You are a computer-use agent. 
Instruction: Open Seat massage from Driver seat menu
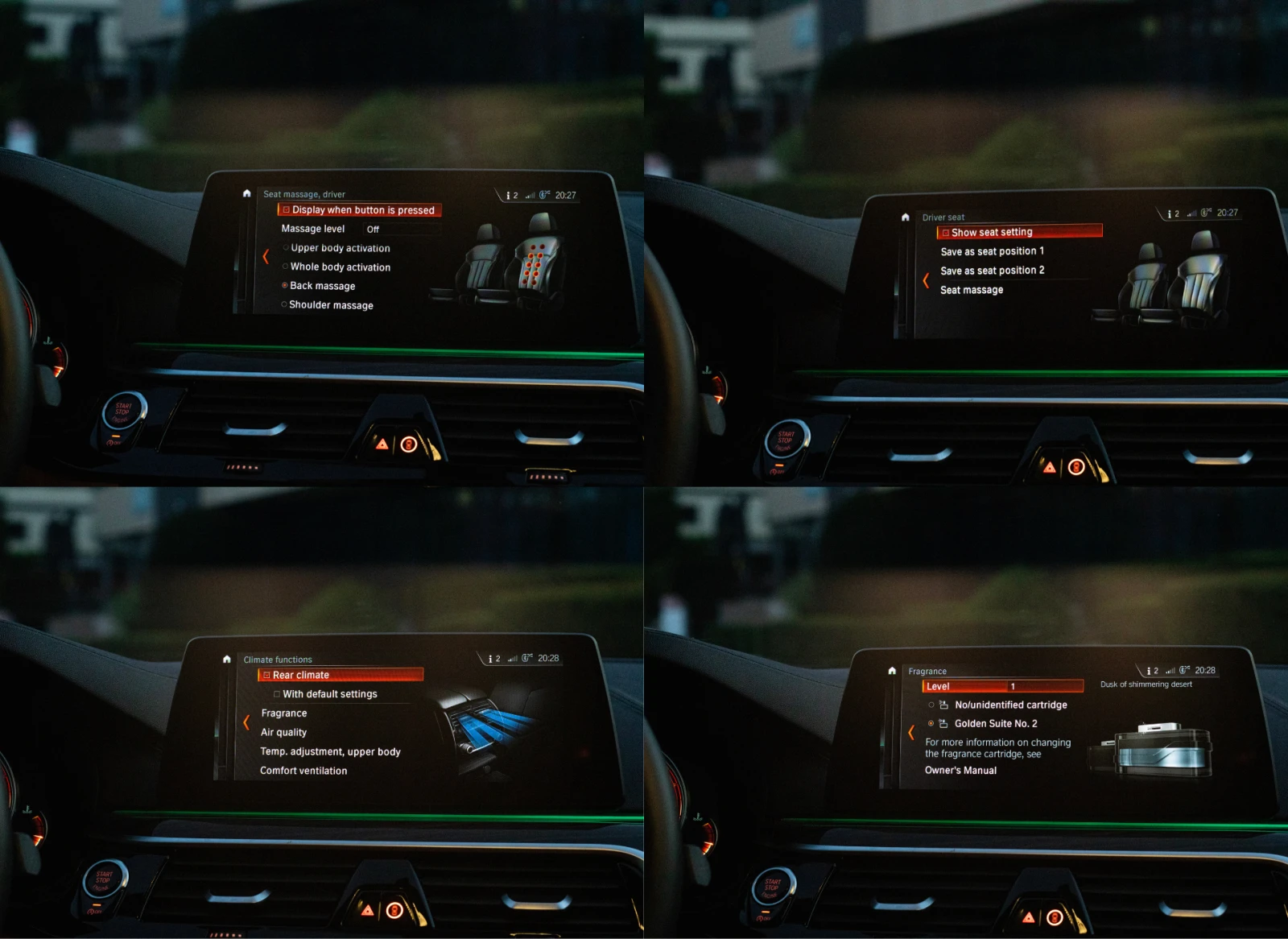tap(972, 289)
